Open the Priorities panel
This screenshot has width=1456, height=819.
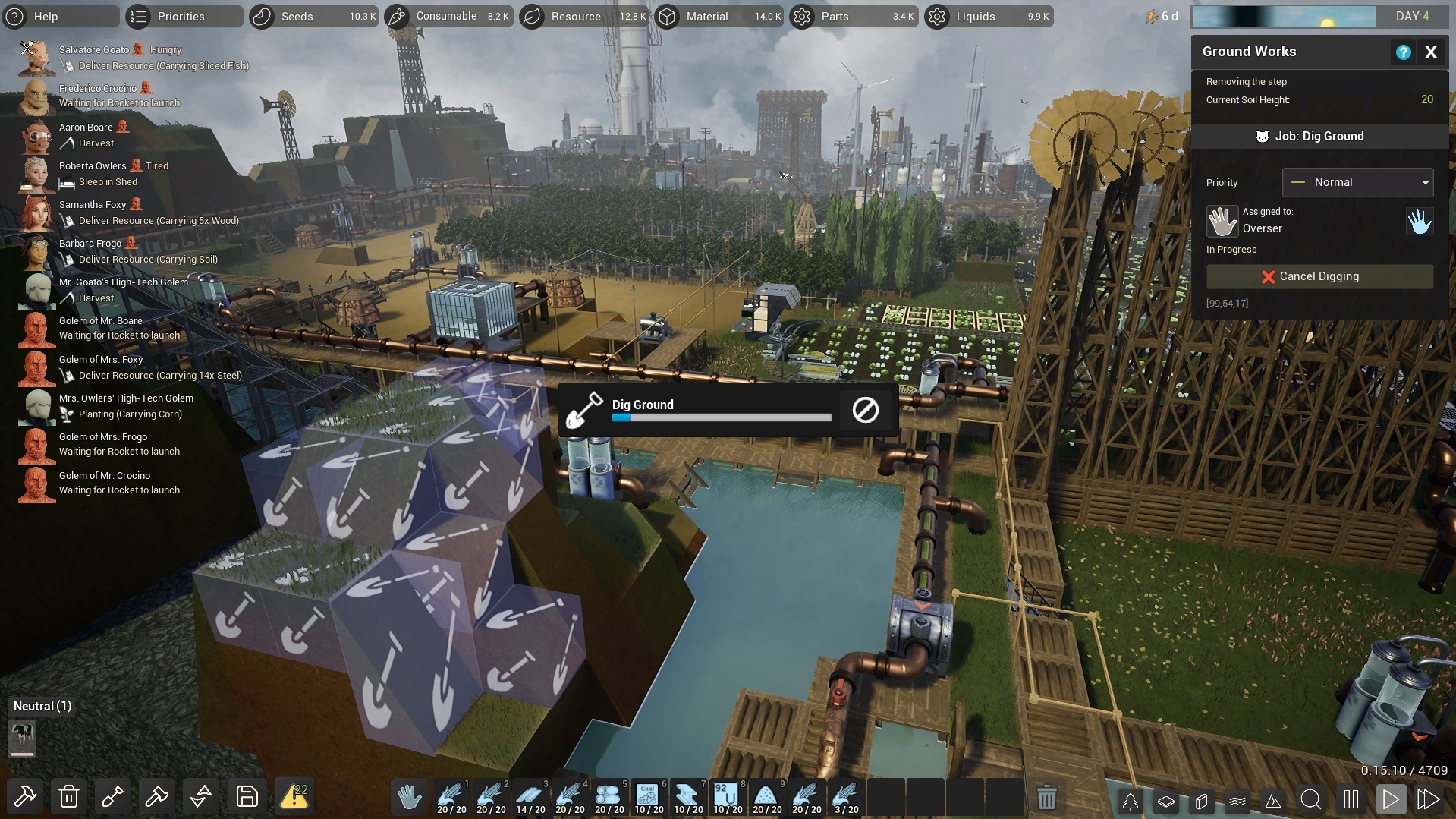pos(181,16)
